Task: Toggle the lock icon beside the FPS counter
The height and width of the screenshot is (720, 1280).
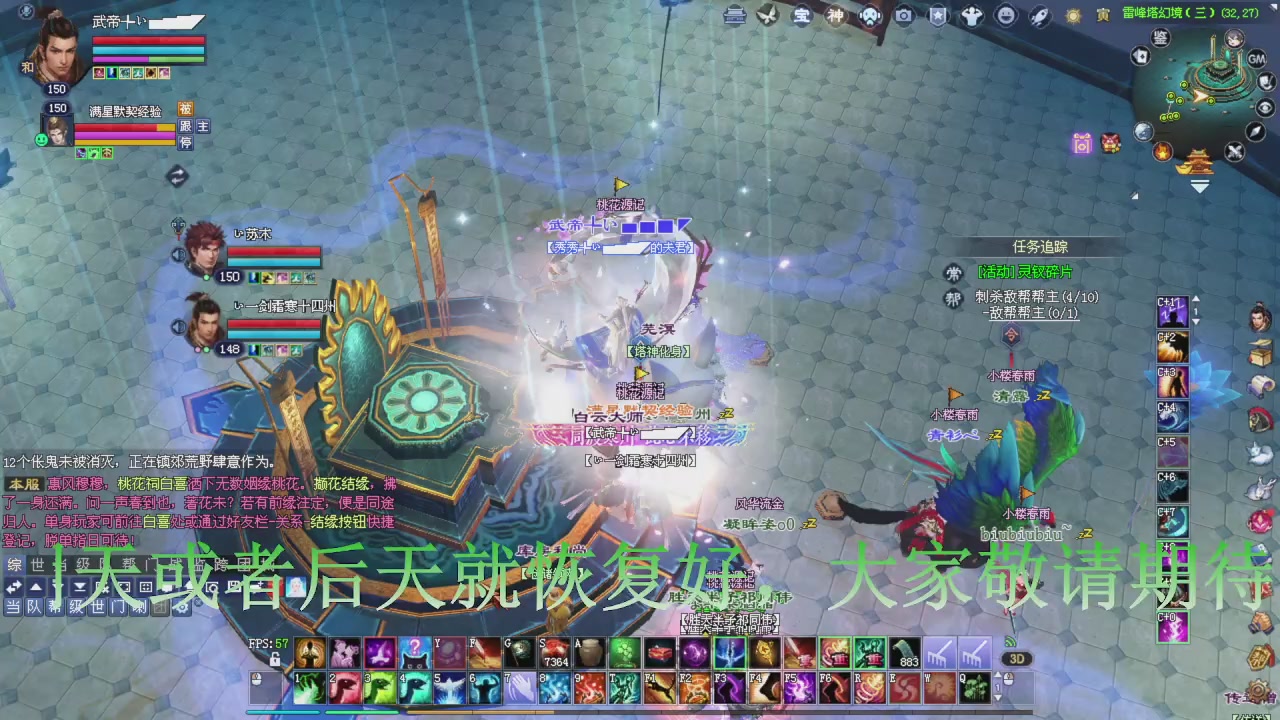Action: (274, 658)
